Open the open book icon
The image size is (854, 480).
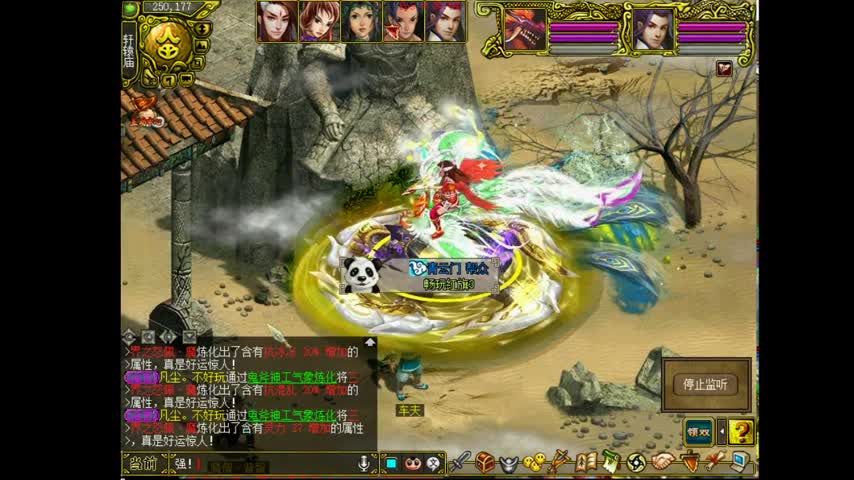point(586,462)
